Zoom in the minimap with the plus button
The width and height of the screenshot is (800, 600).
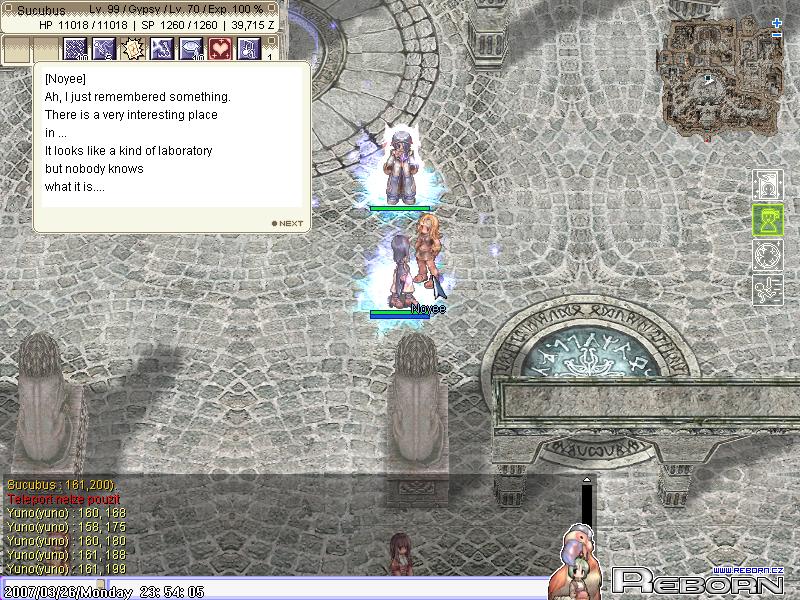777,22
